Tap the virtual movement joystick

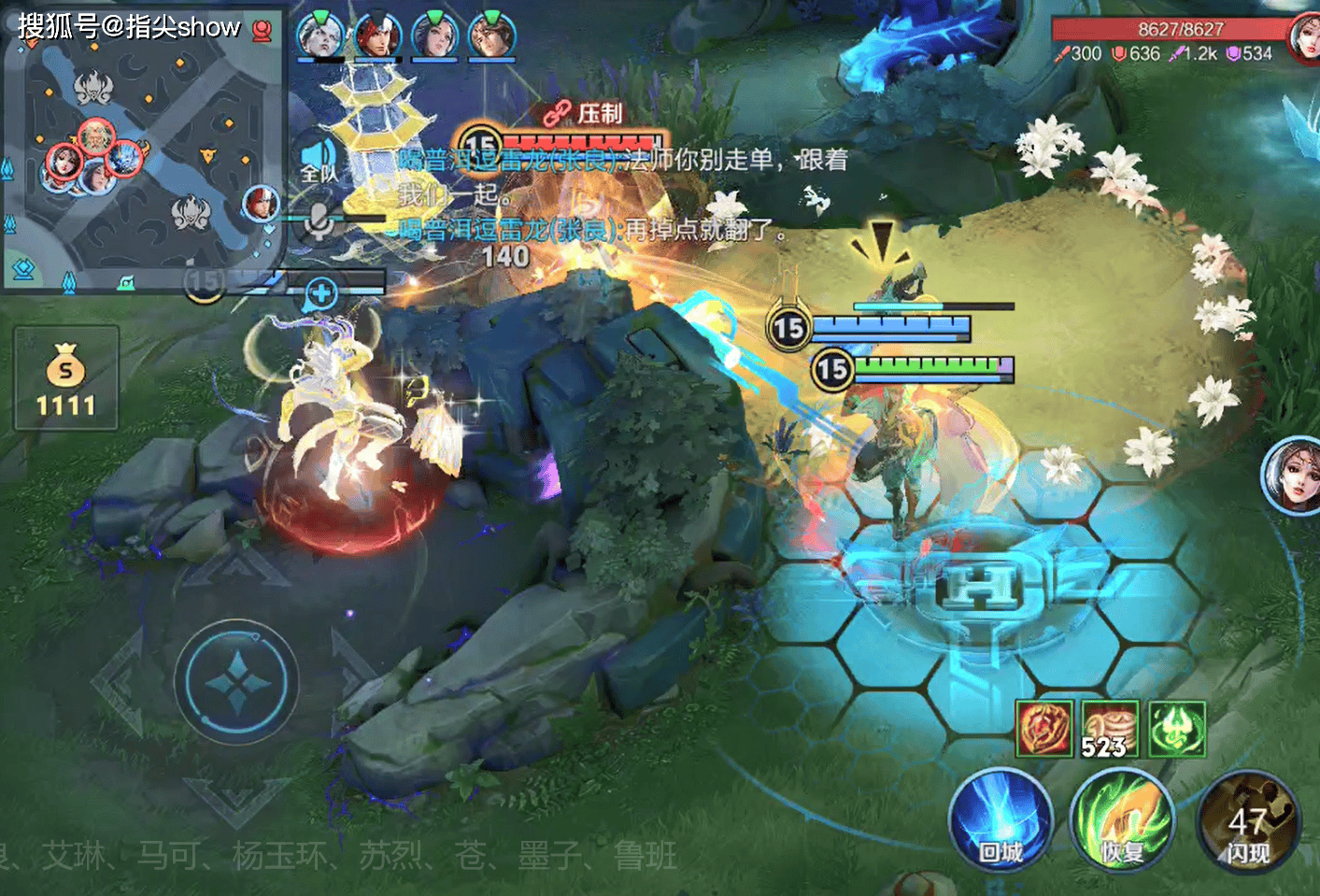[237, 681]
